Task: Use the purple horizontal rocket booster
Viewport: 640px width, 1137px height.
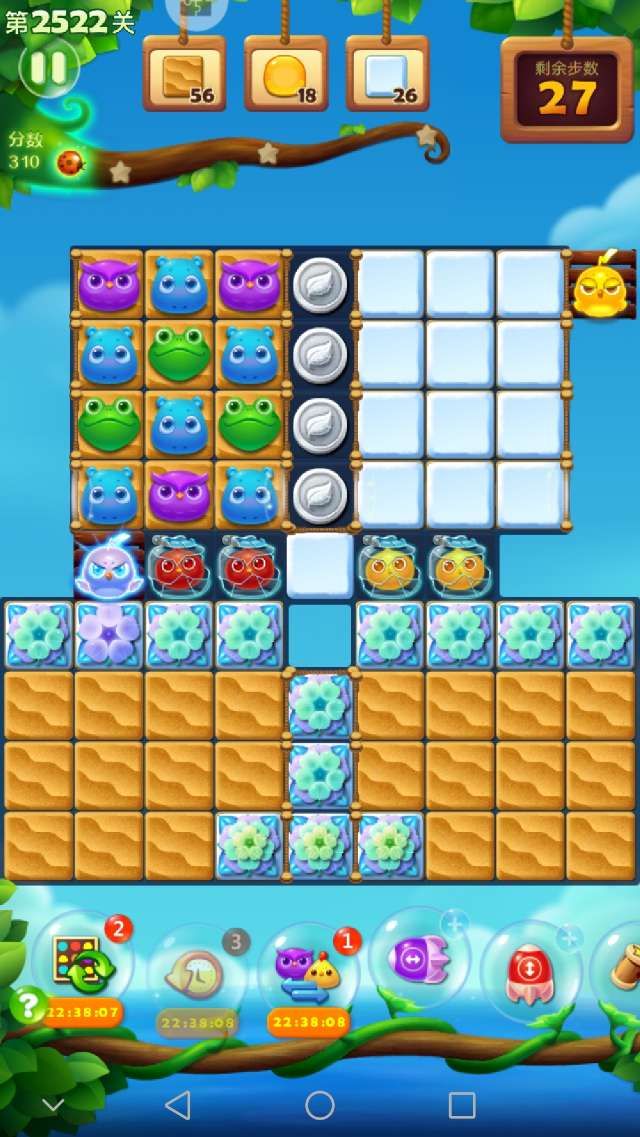Action: click(419, 957)
